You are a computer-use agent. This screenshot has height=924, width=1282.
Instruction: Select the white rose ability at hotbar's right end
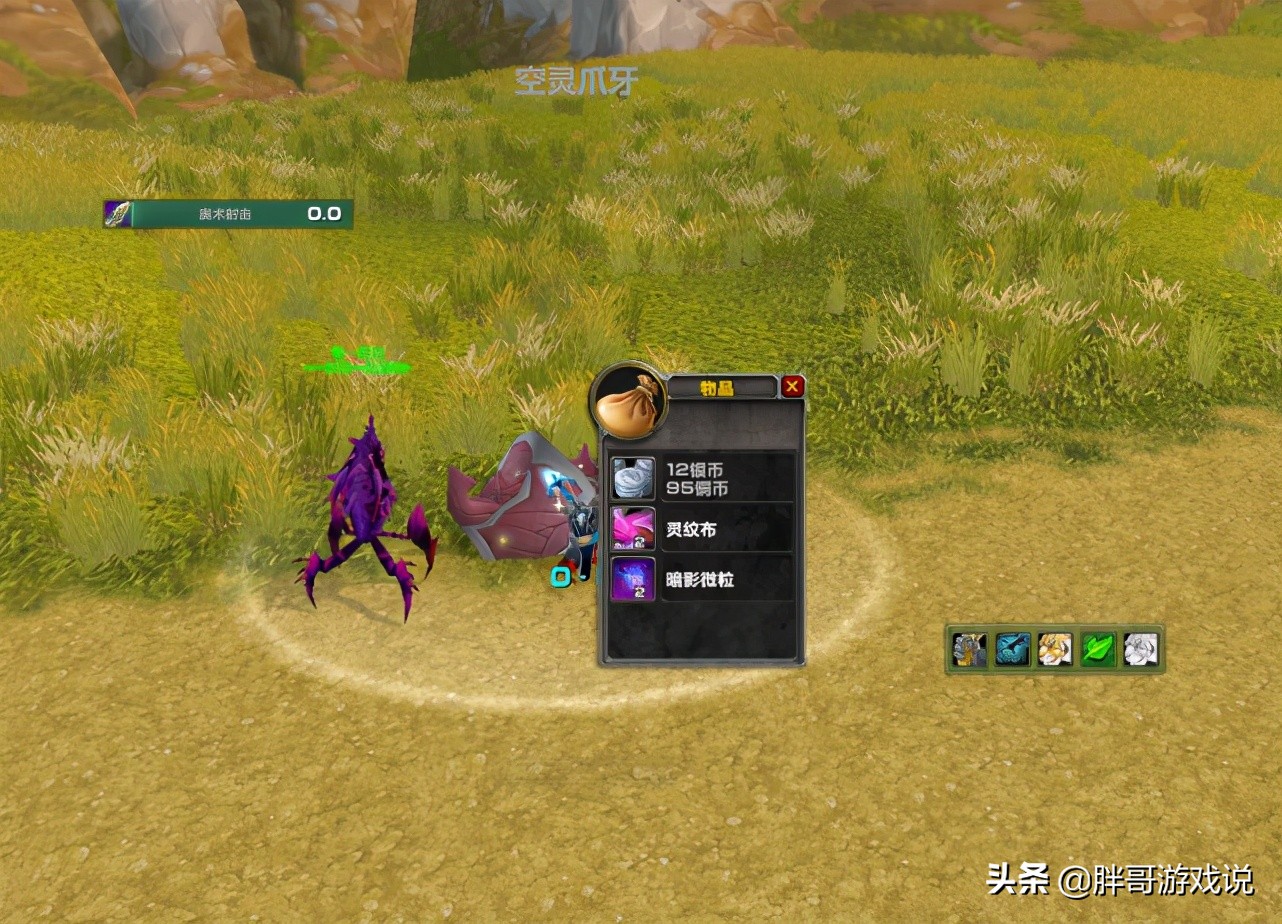coord(1139,648)
